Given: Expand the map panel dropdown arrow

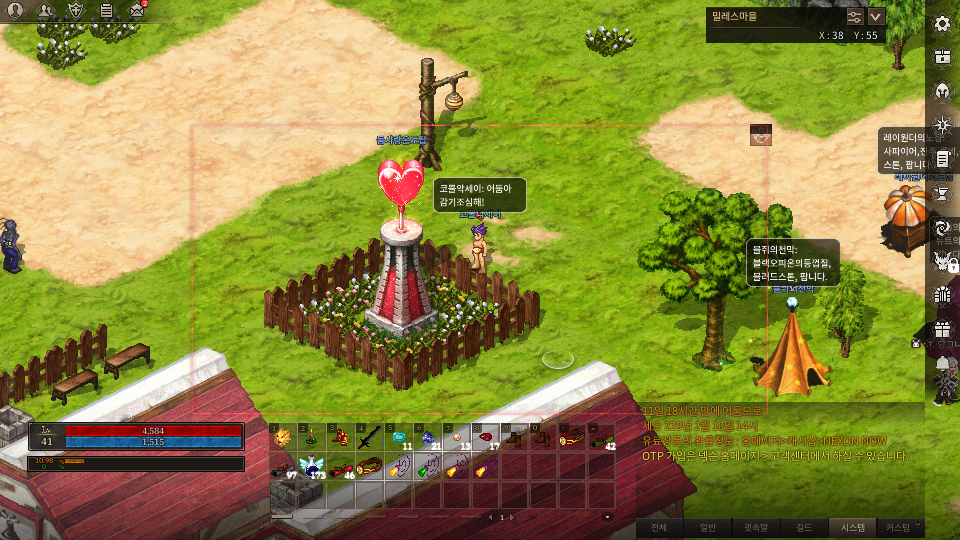Looking at the screenshot, I should (877, 16).
